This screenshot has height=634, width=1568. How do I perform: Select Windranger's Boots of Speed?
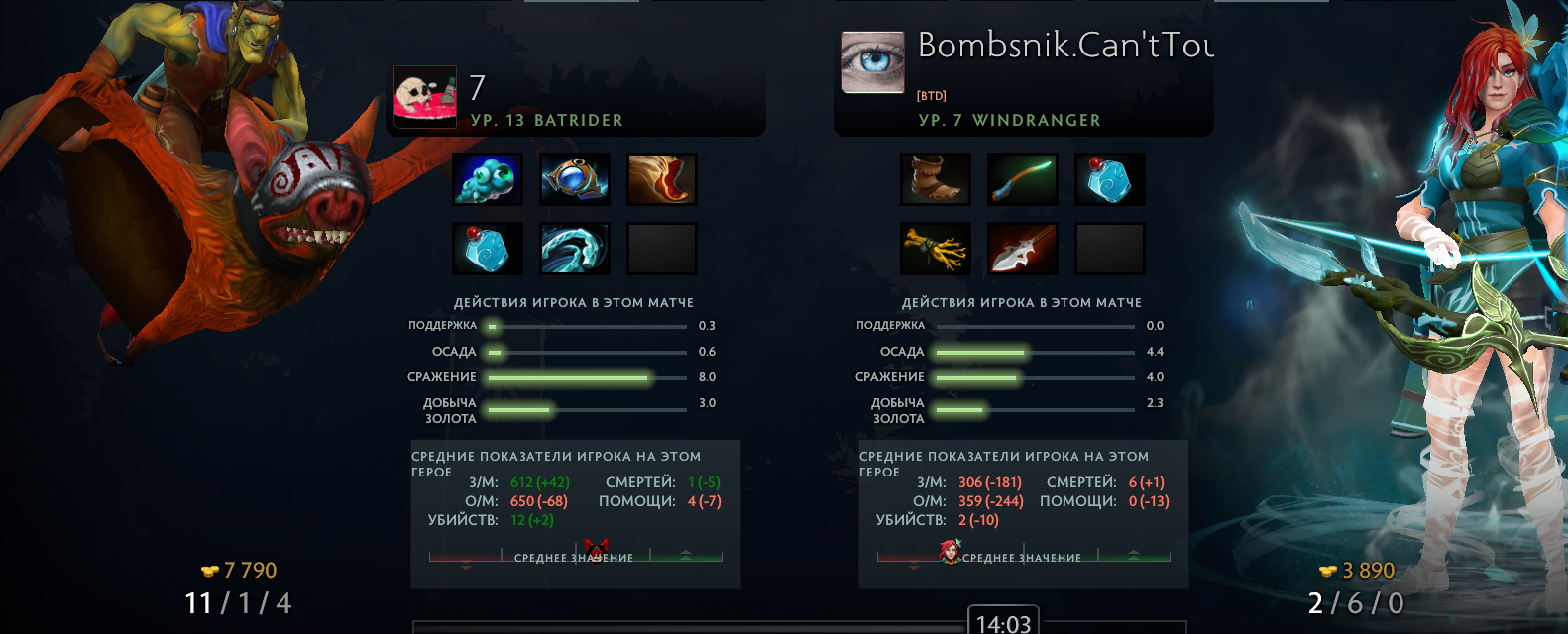(936, 179)
